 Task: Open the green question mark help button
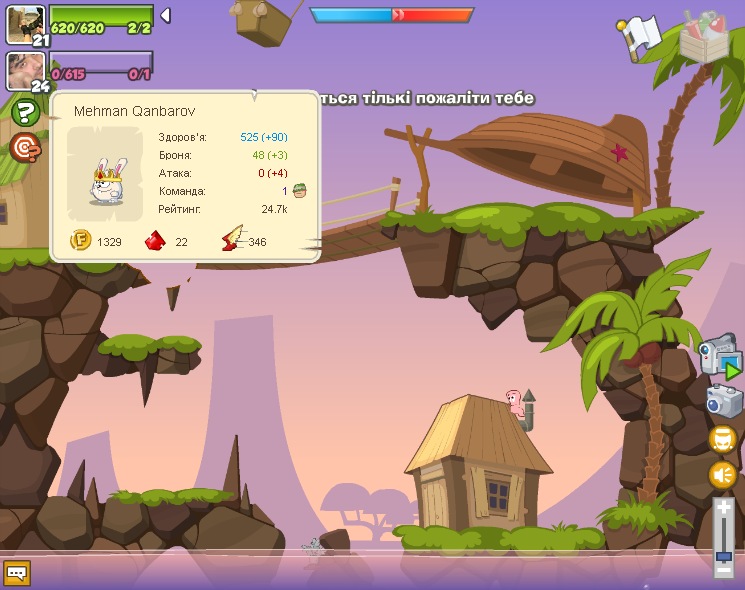25,112
